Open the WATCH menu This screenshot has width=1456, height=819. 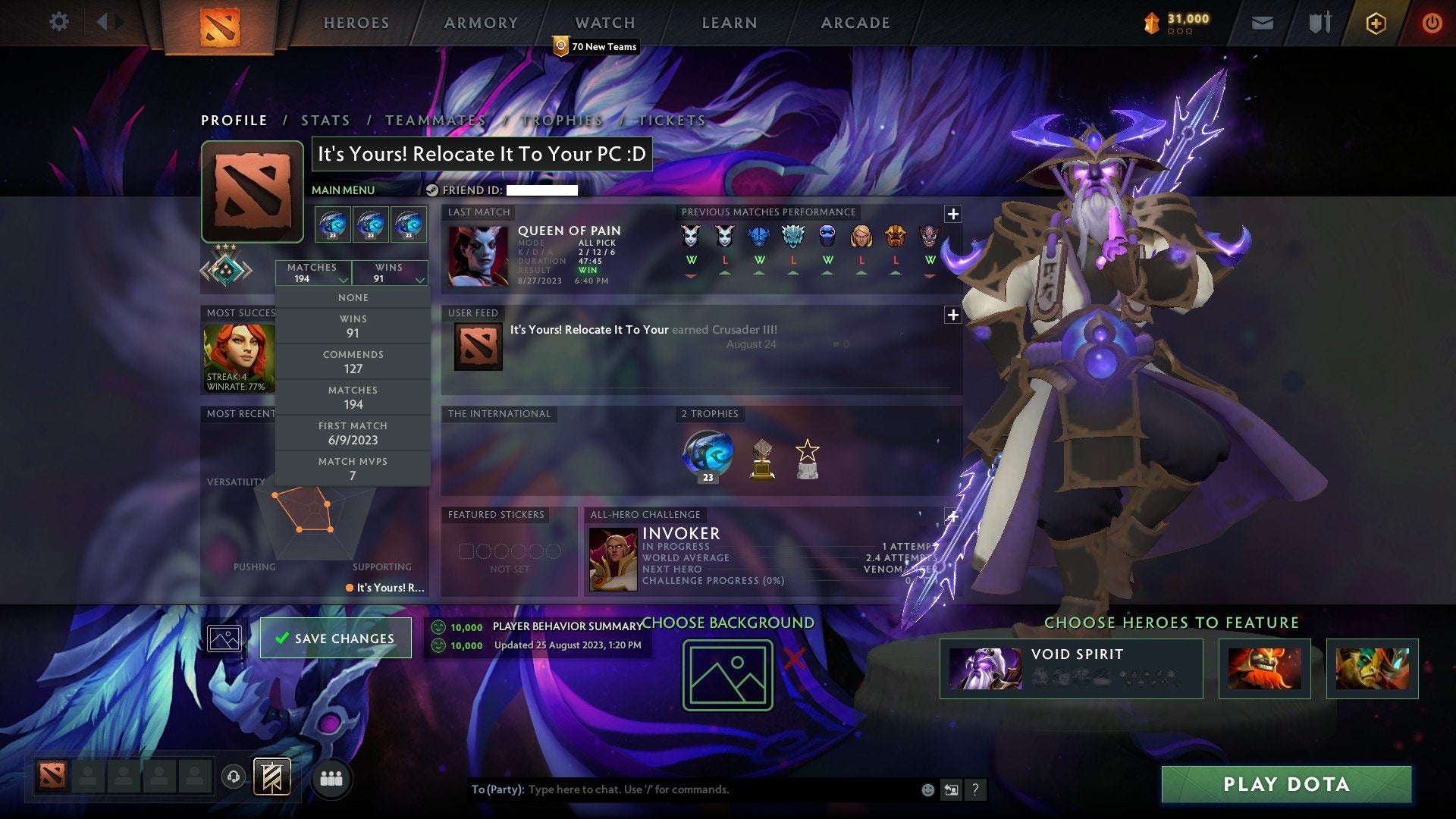[x=604, y=22]
